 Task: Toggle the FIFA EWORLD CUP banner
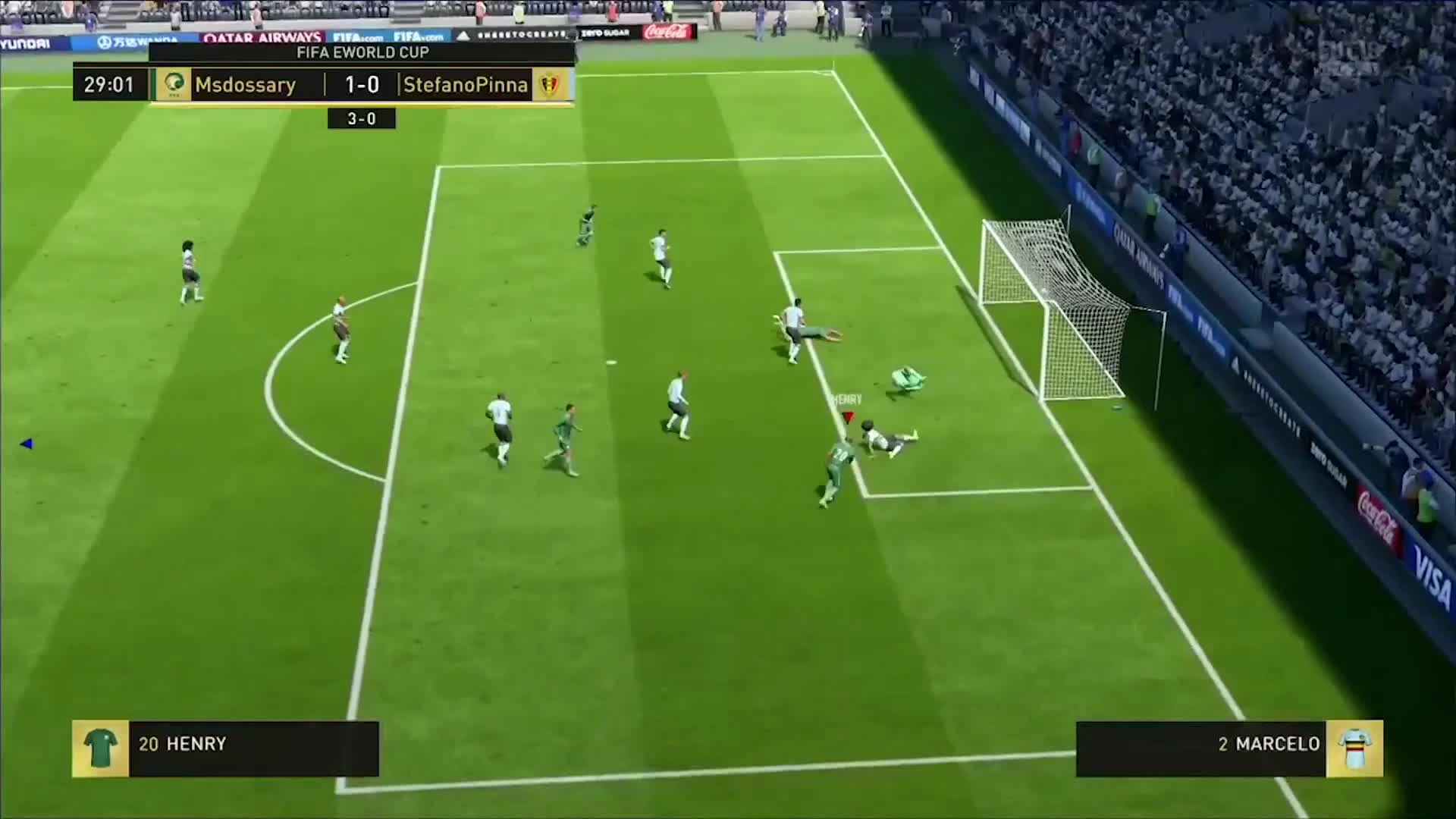(x=362, y=52)
